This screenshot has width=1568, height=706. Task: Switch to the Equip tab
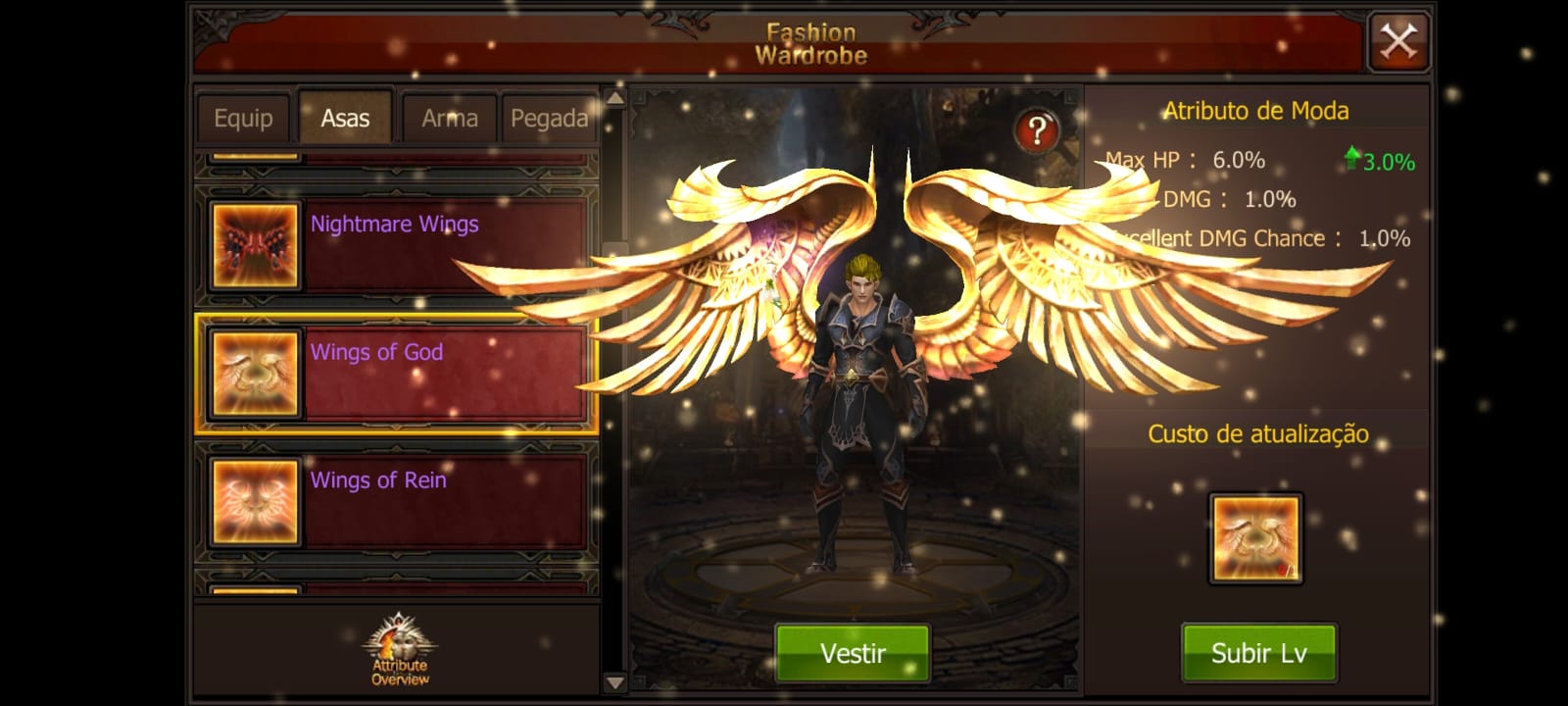pos(243,119)
